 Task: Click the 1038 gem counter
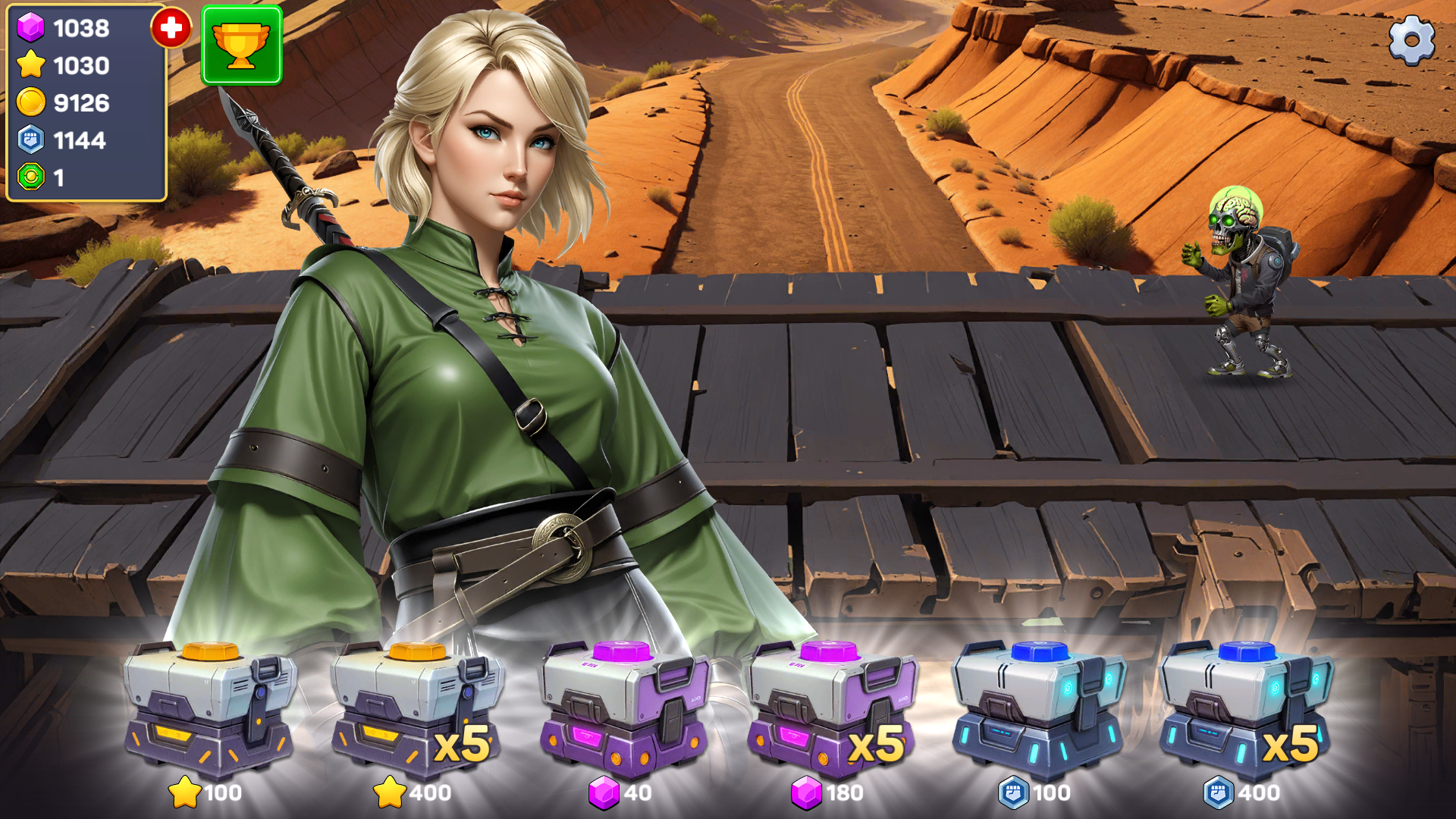(80, 30)
